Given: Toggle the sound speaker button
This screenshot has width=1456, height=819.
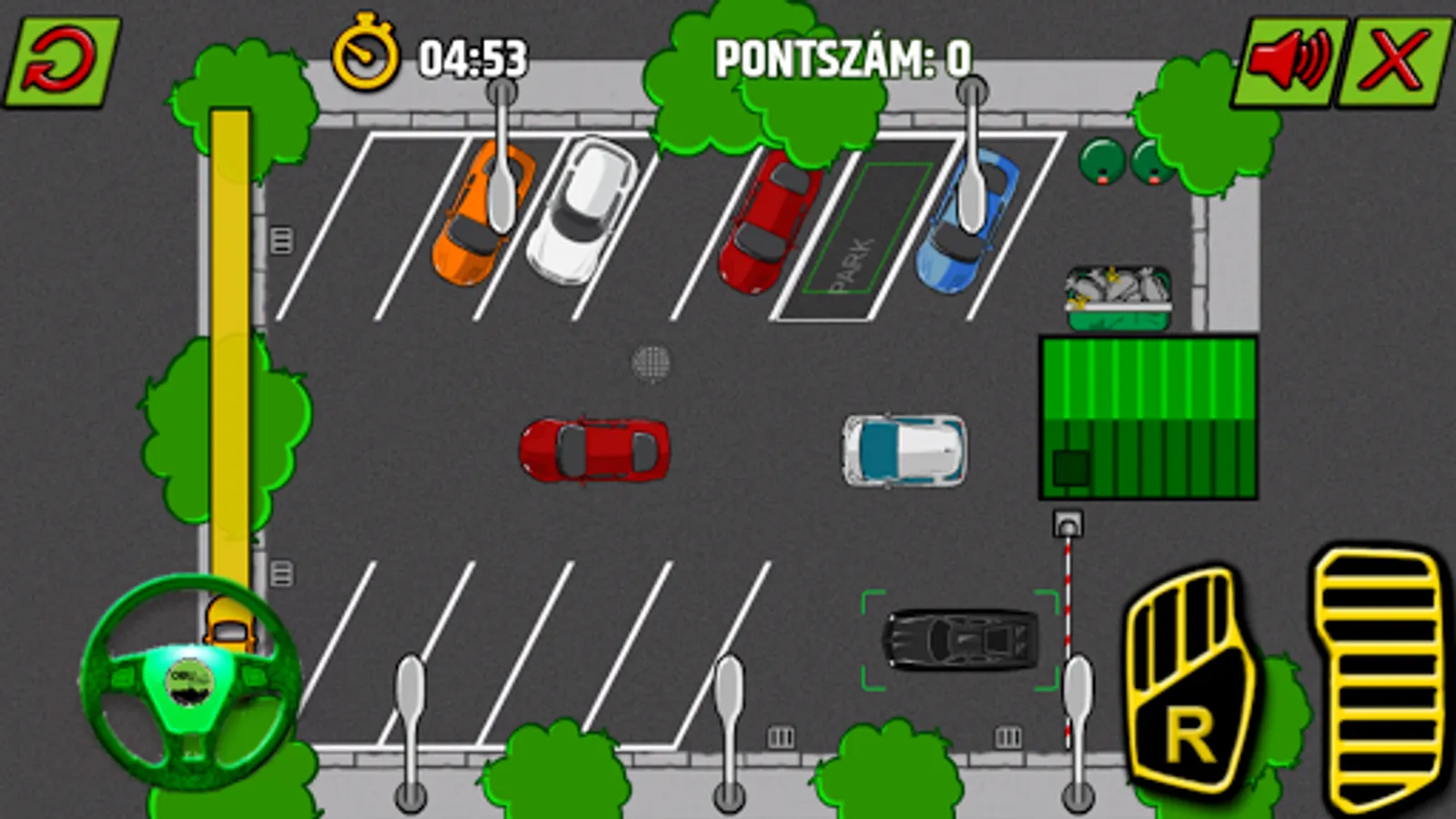Looking at the screenshot, I should [x=1287, y=60].
